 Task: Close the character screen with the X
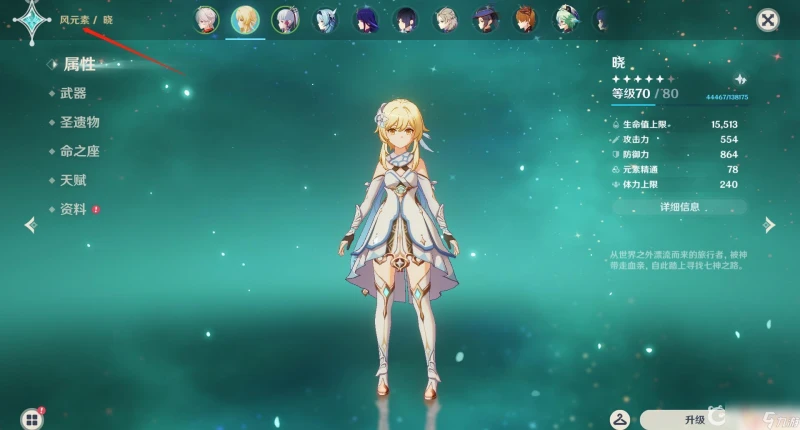pyautogui.click(x=767, y=19)
